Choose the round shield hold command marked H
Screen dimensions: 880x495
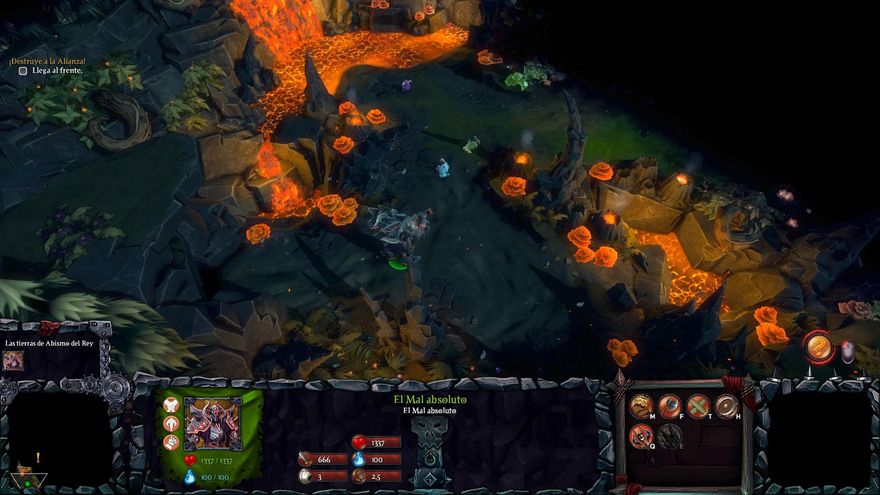726,406
